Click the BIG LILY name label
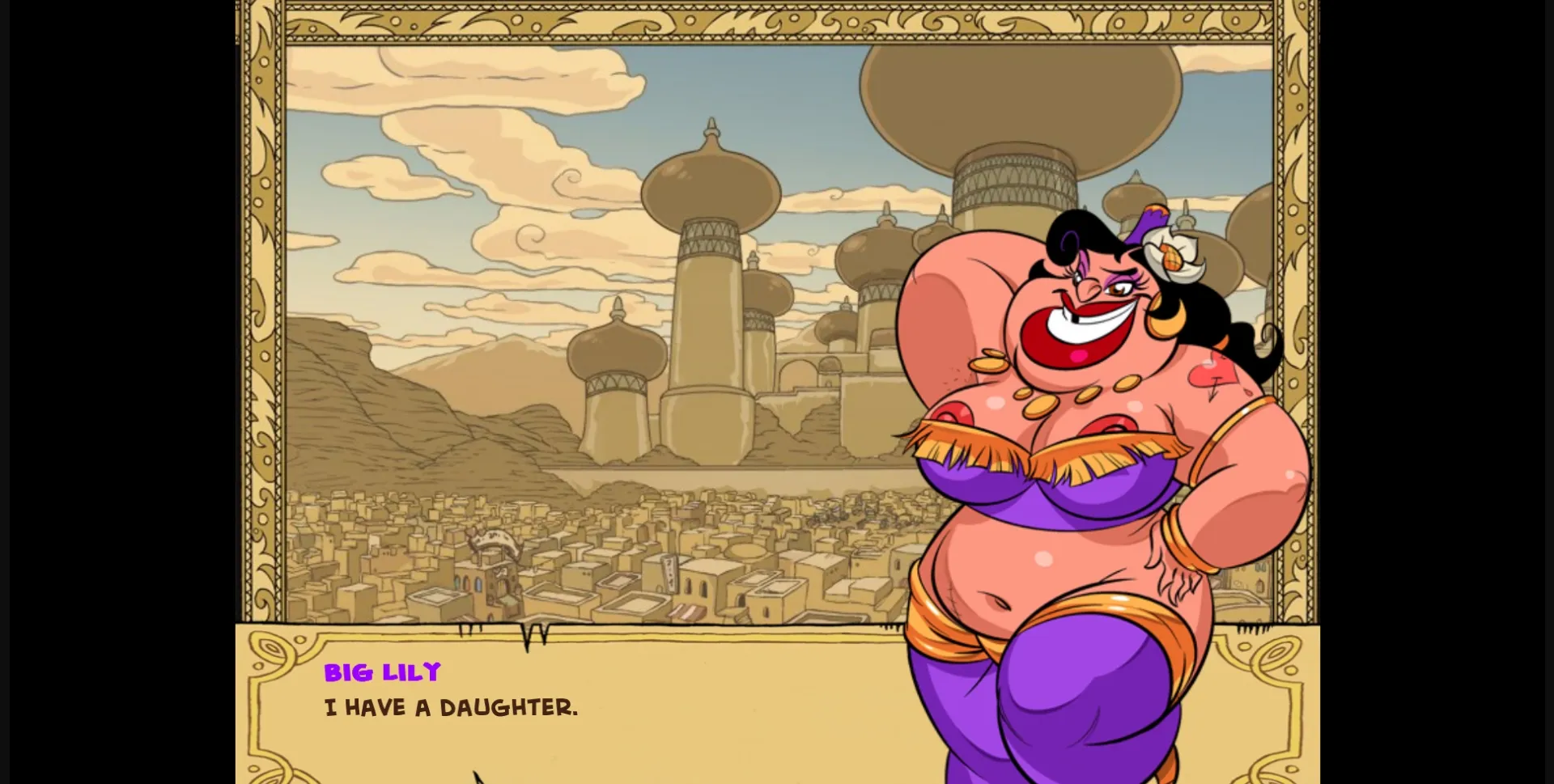The image size is (1554, 784). [x=382, y=671]
